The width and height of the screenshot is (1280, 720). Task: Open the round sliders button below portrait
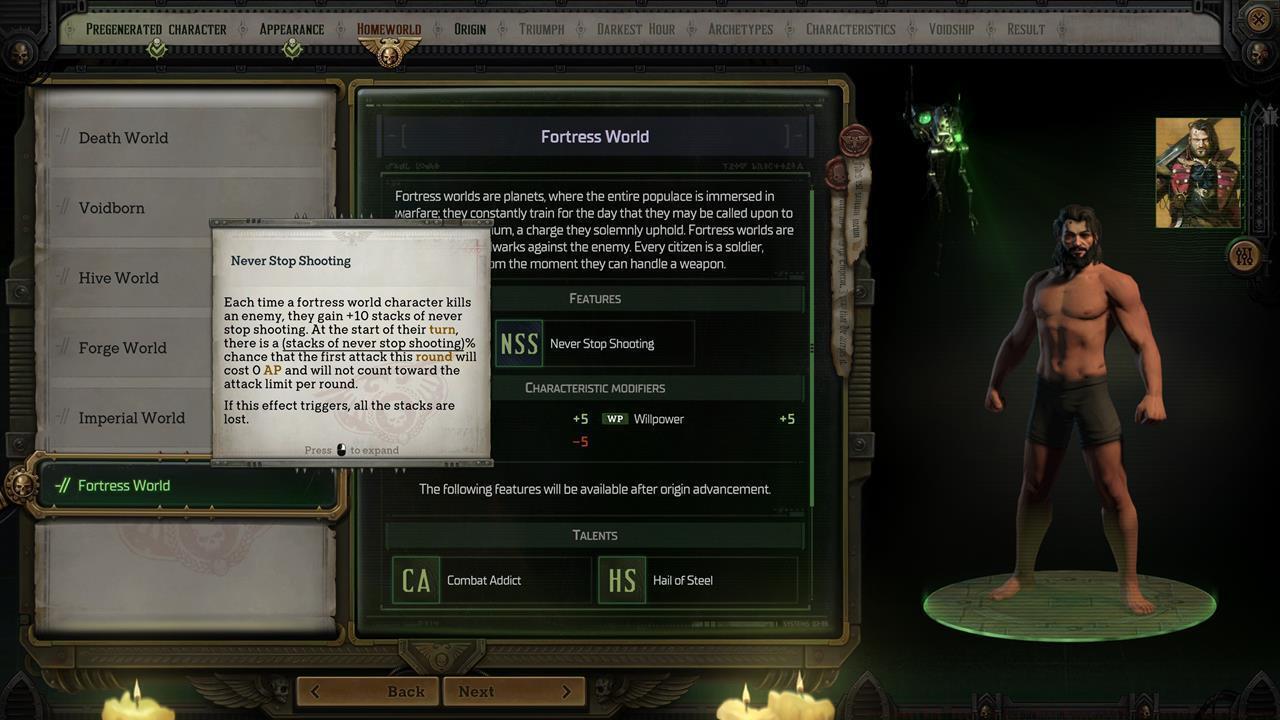[x=1244, y=255]
